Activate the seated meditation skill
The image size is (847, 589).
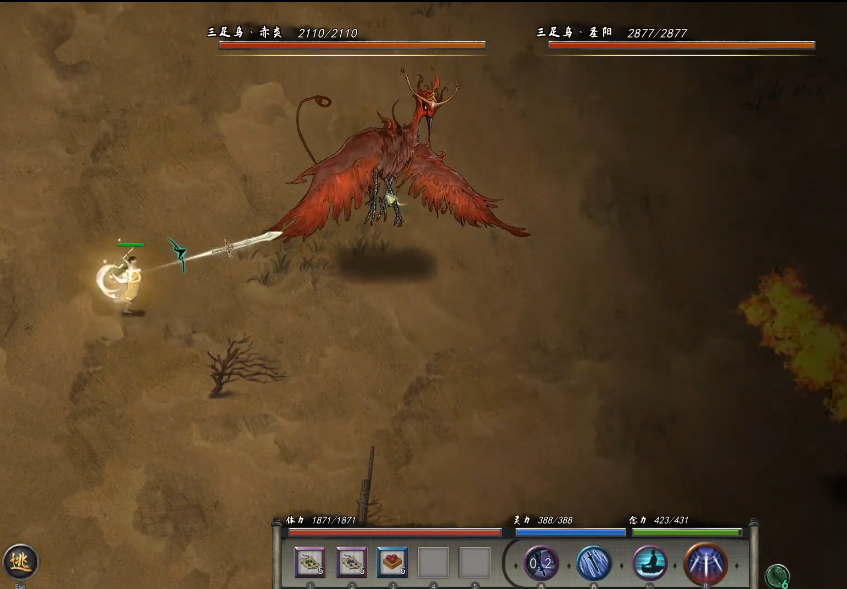click(649, 563)
